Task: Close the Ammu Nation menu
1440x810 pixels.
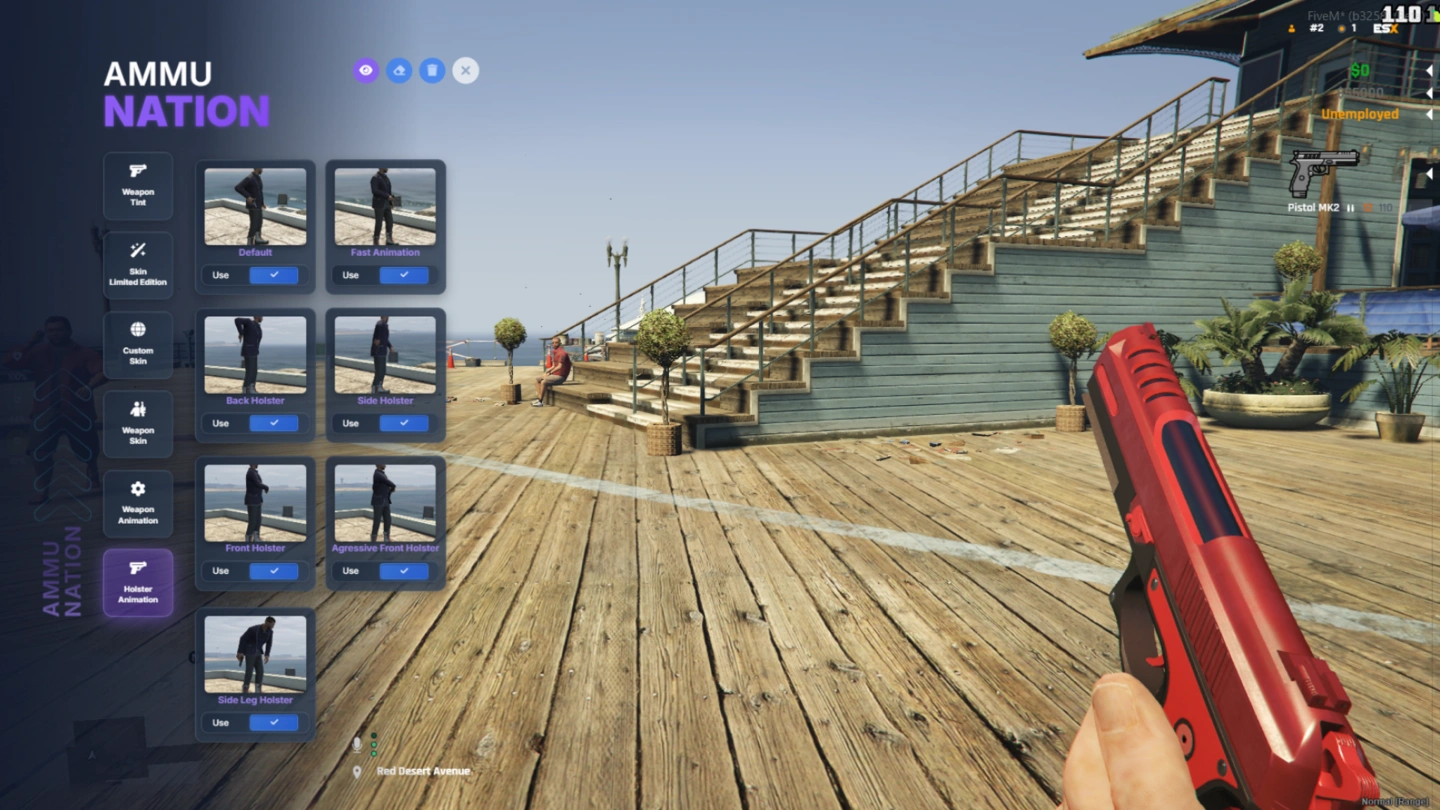Action: coord(465,70)
